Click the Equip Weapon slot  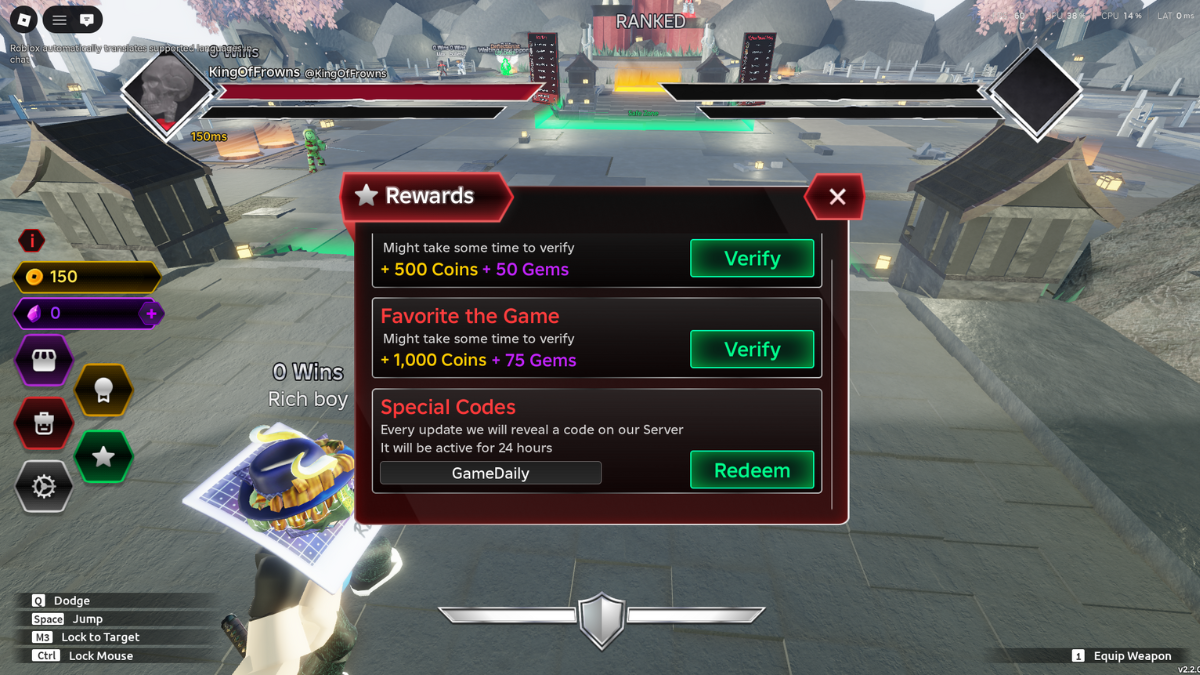(x=1121, y=656)
